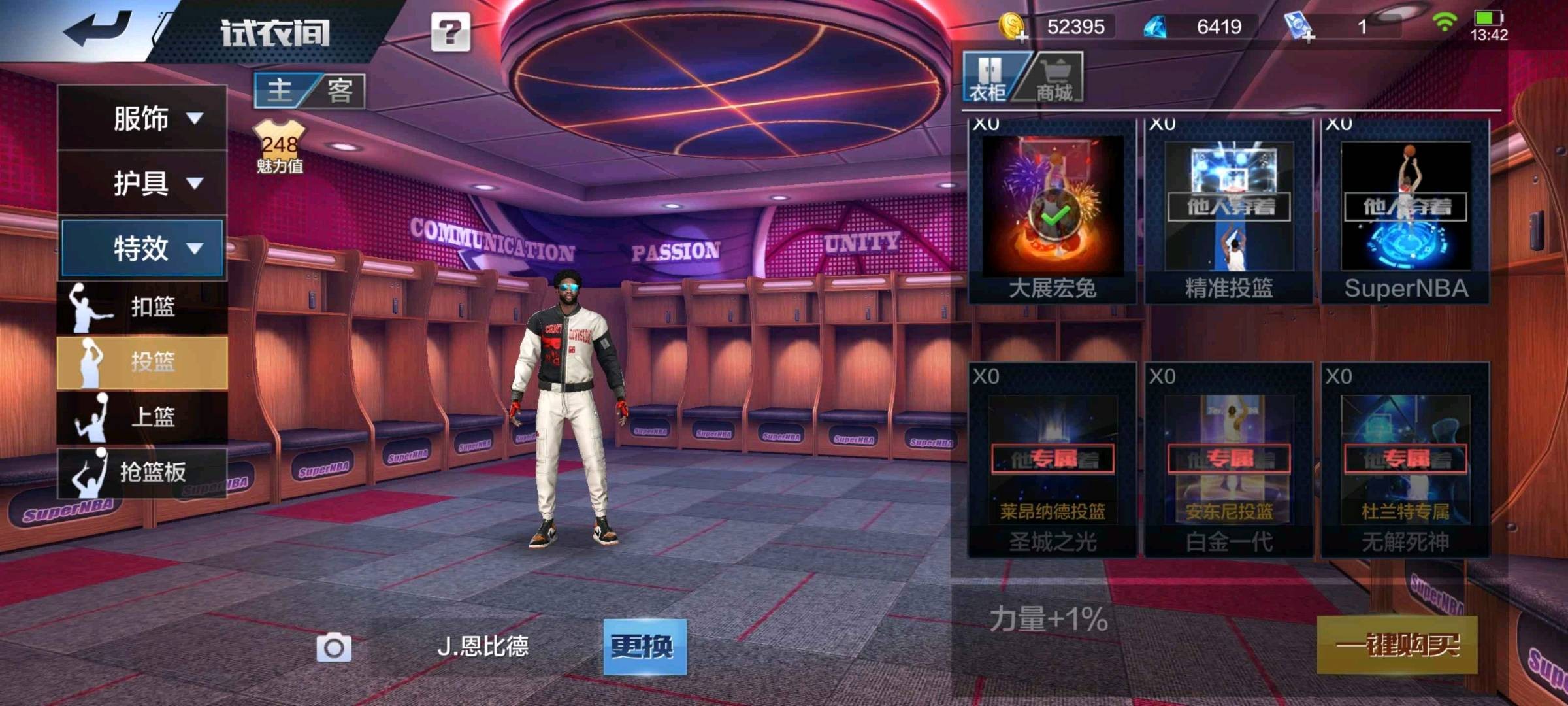
Task: Click the 更换 change player button
Action: tap(644, 647)
